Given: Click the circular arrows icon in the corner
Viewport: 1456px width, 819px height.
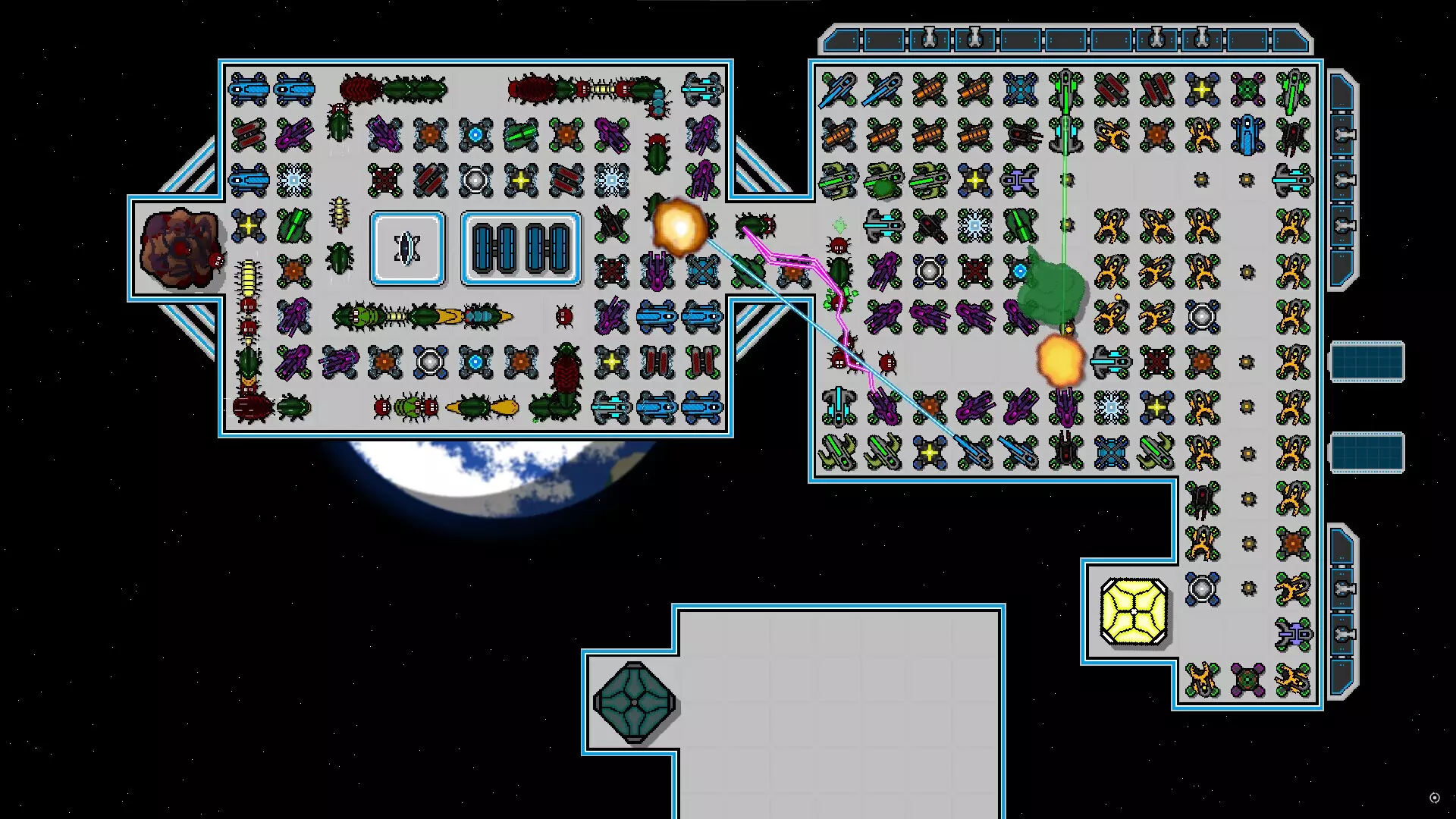Looking at the screenshot, I should 1434,798.
